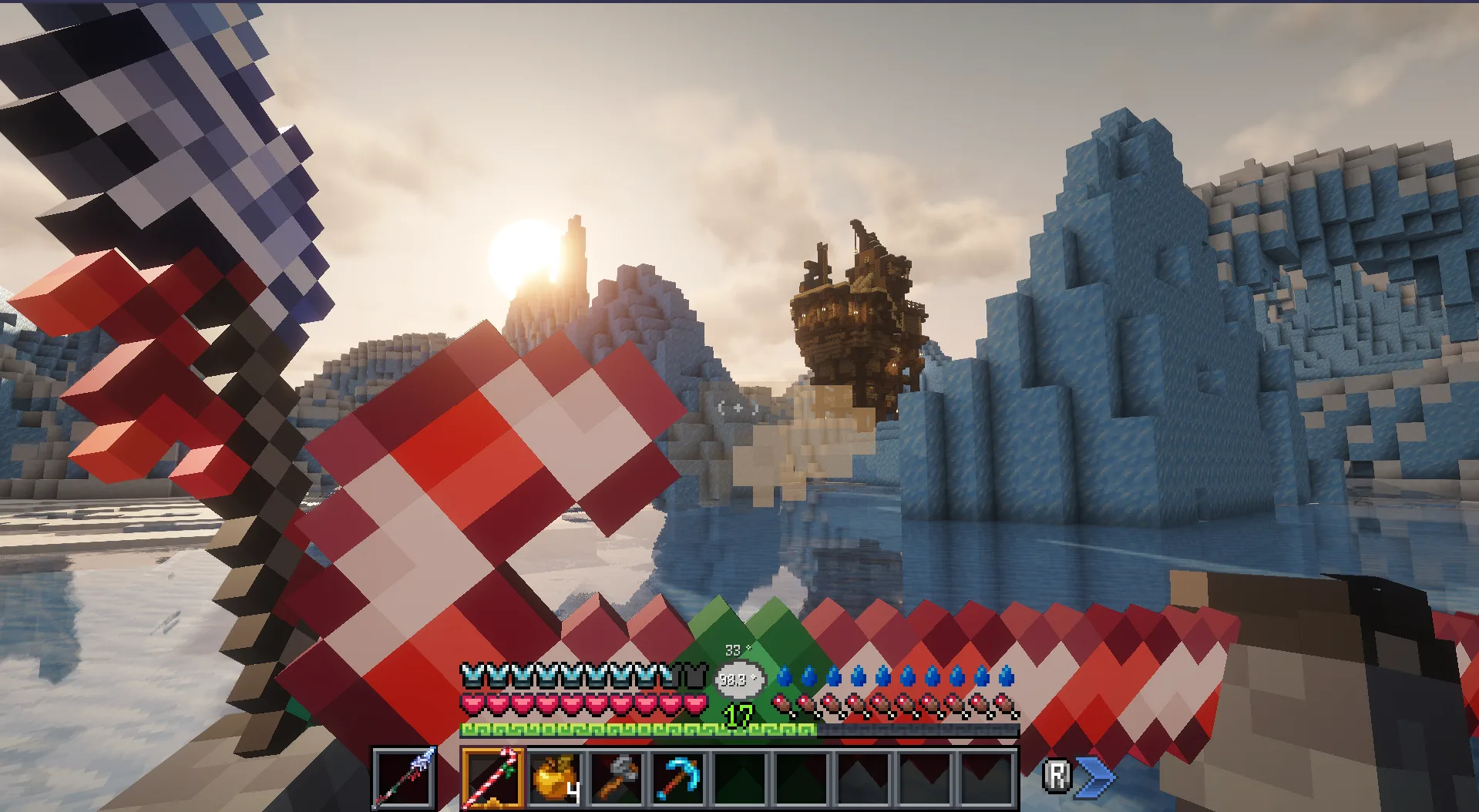Select the candy cane hotbar slot

(x=493, y=777)
